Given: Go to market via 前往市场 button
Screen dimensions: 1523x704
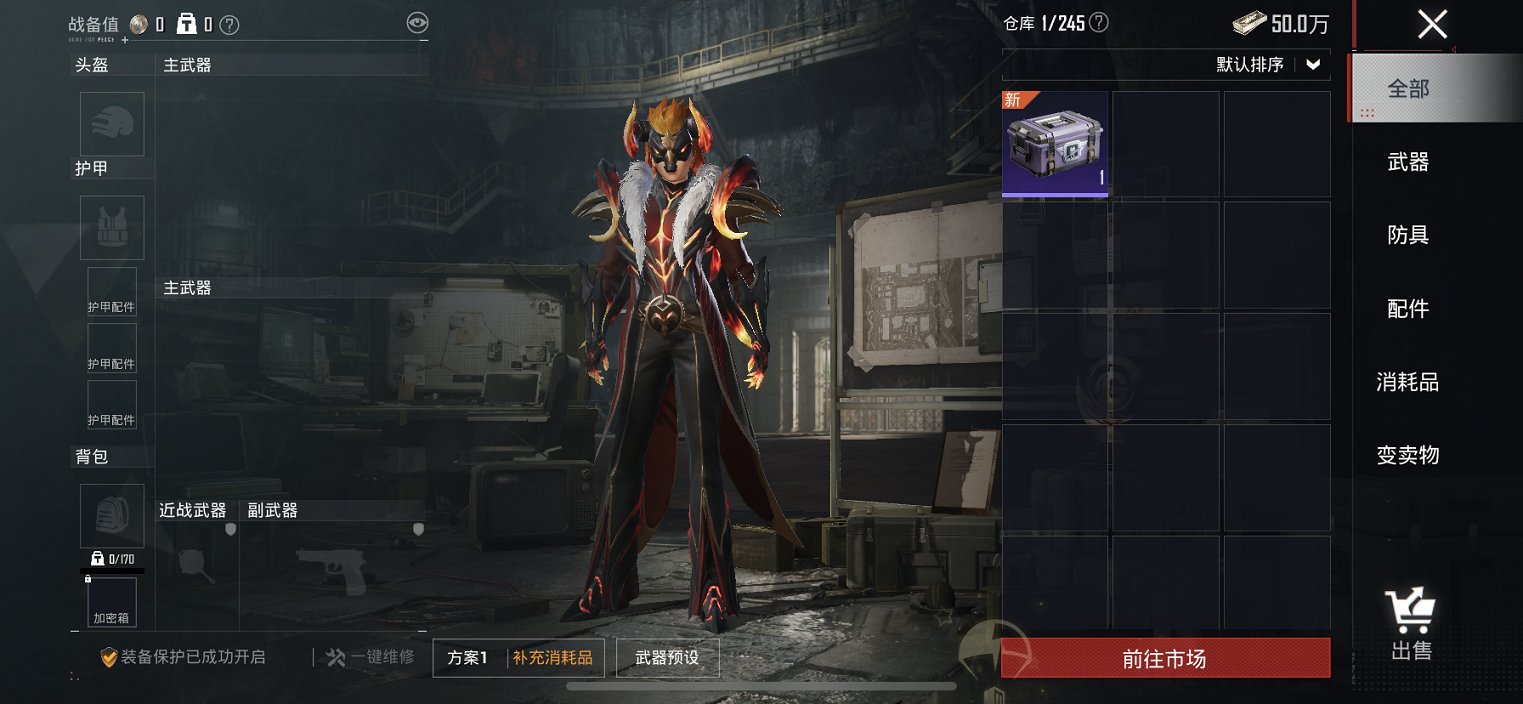Looking at the screenshot, I should click(x=1165, y=659).
